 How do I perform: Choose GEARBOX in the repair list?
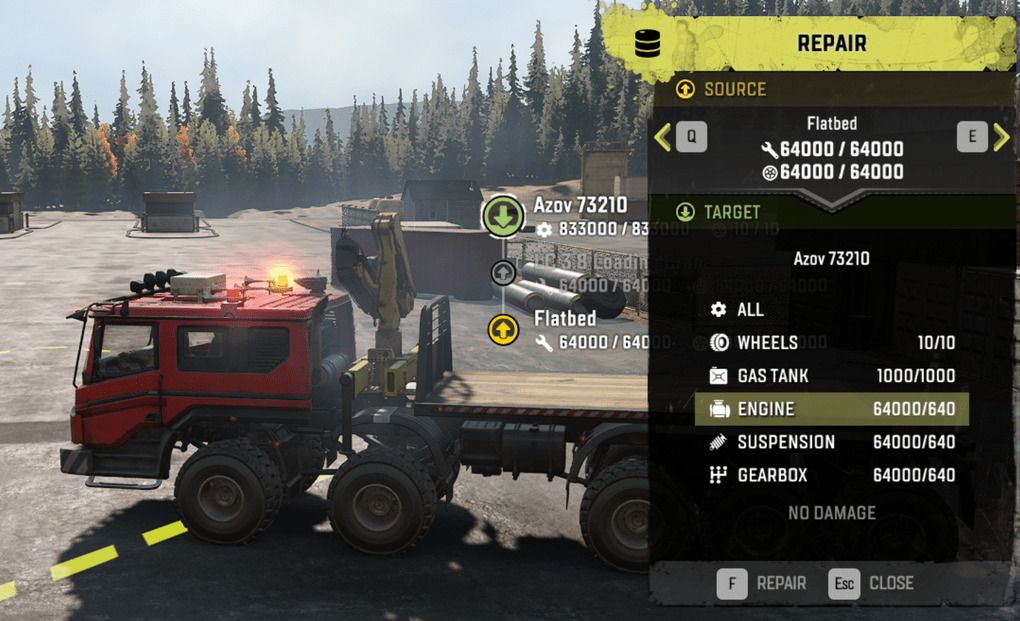830,475
